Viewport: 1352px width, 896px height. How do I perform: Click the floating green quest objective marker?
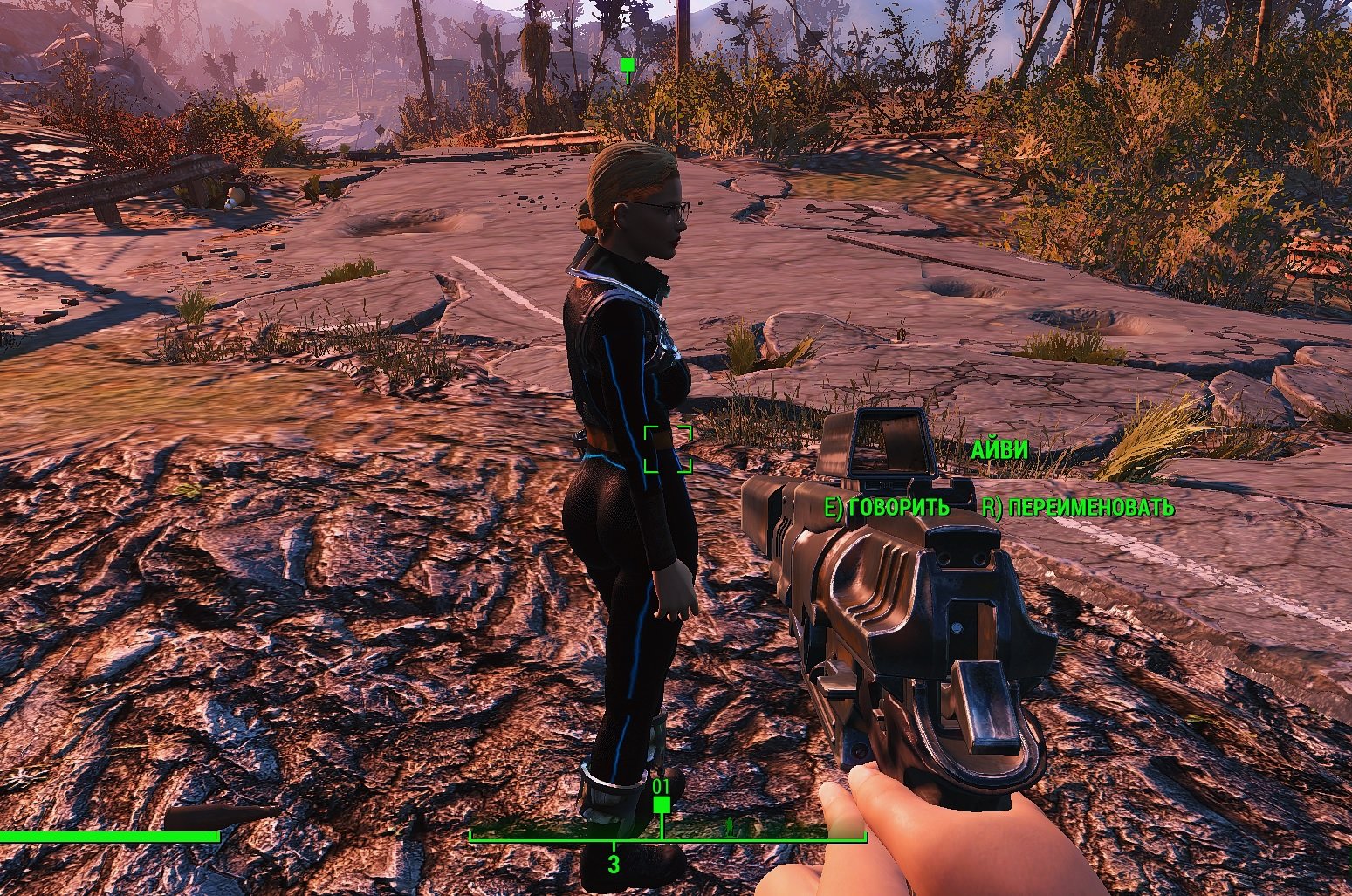(626, 65)
